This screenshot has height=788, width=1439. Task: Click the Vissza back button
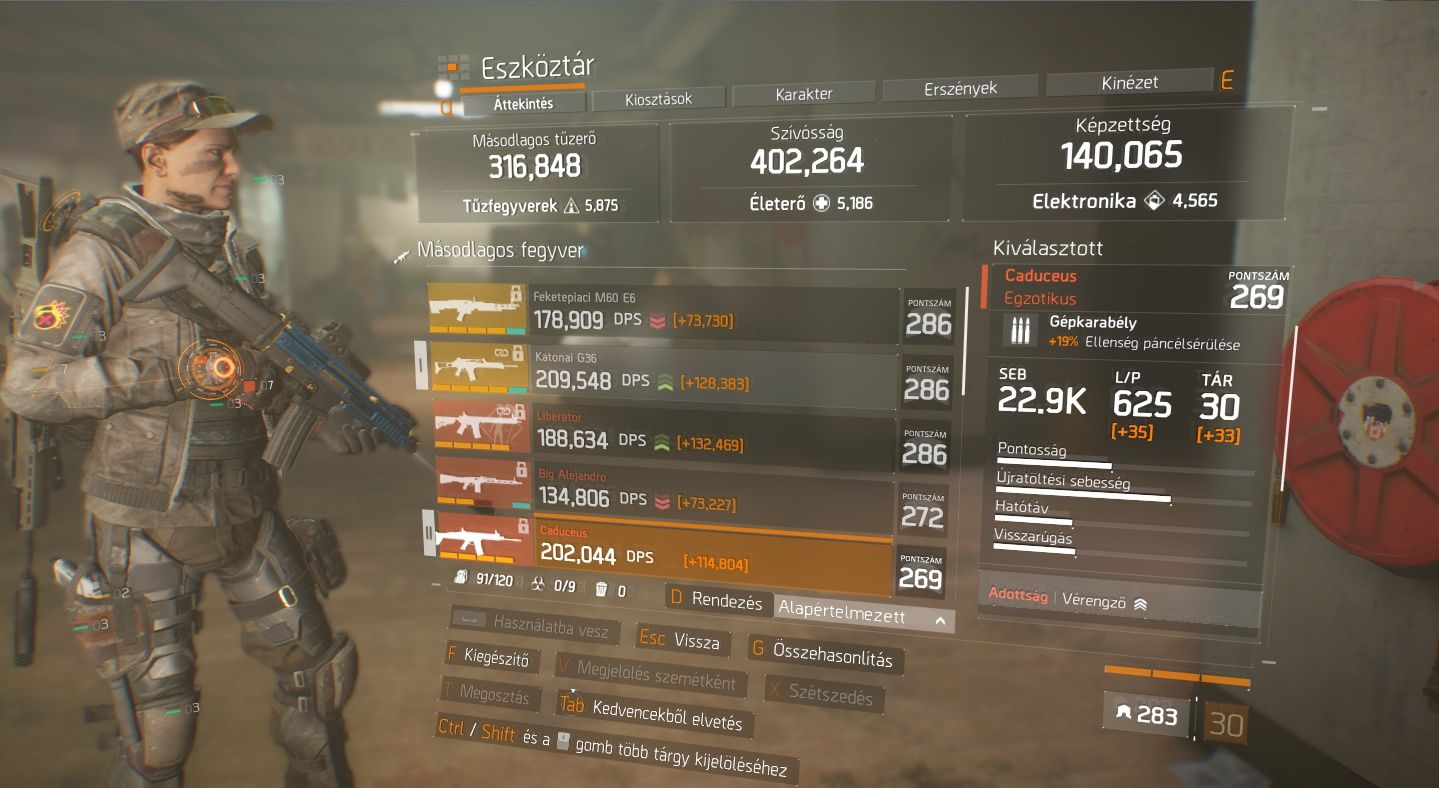point(683,641)
